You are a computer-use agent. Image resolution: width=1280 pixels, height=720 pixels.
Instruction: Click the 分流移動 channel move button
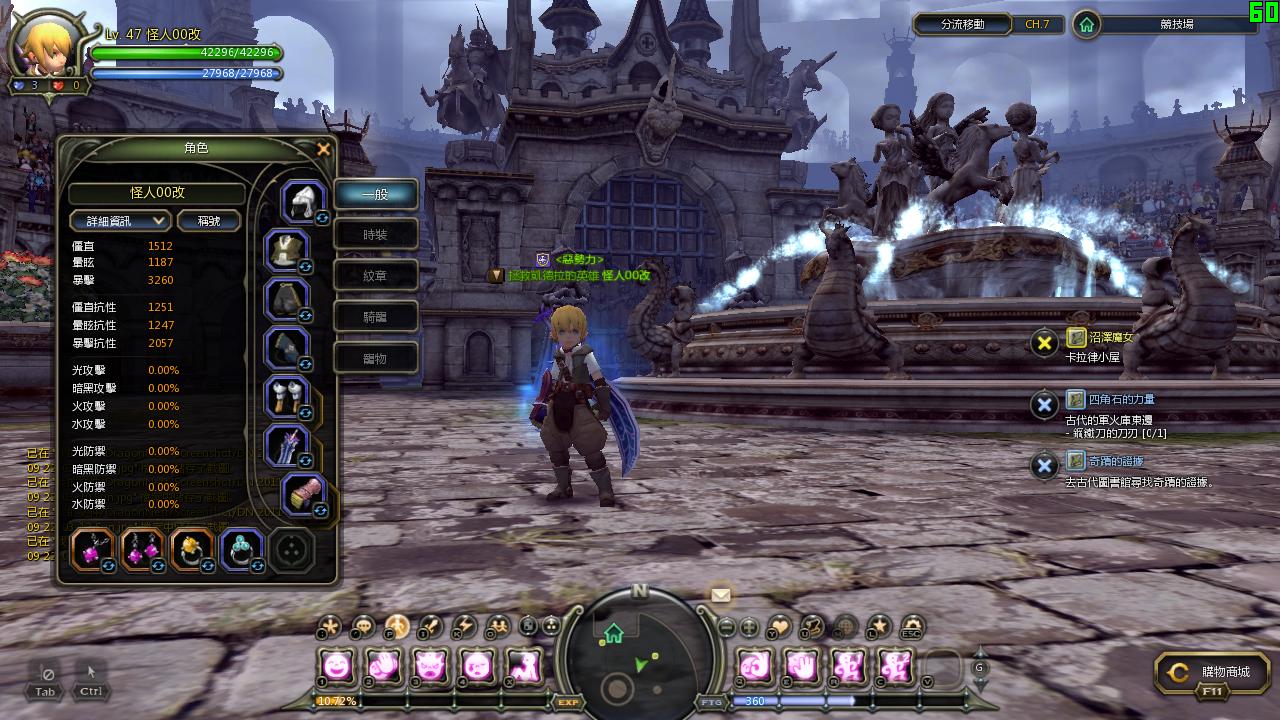(x=963, y=24)
